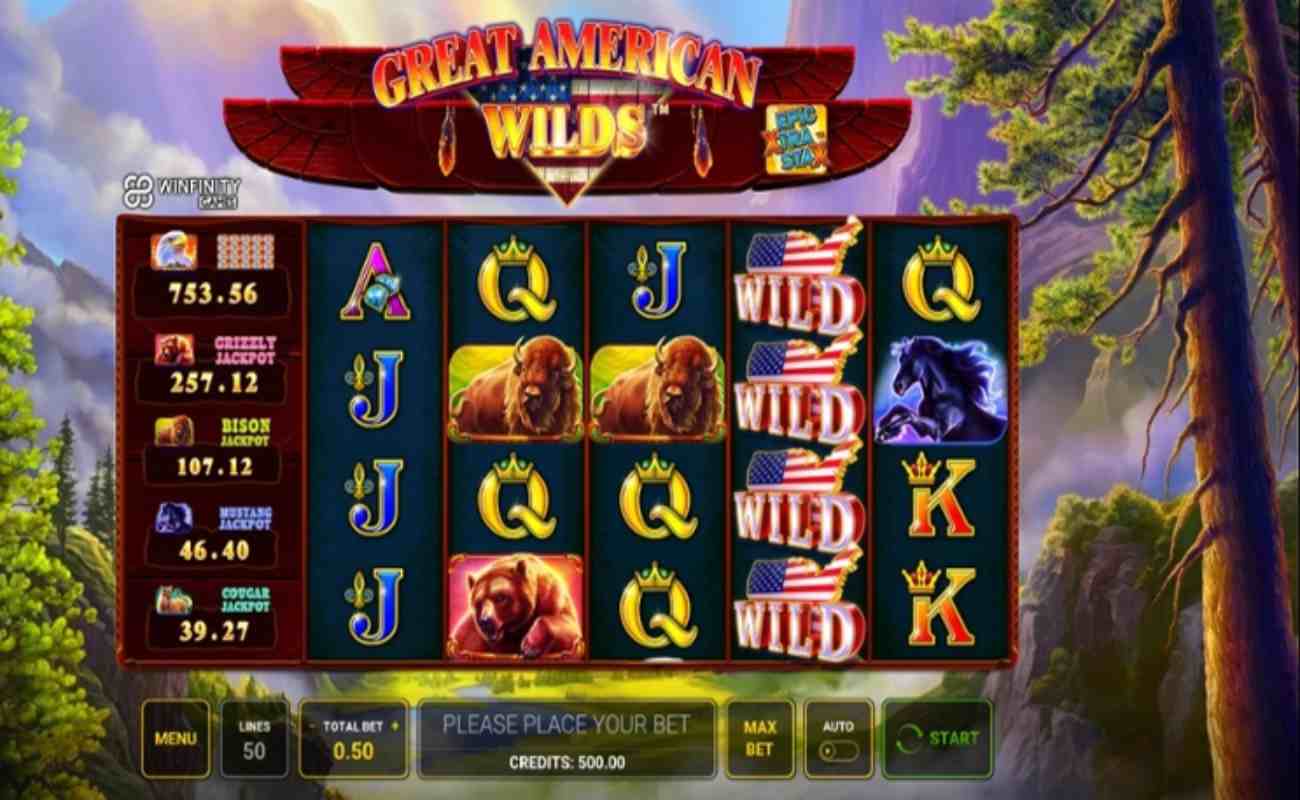Open the game Menu
Viewport: 1300px width, 800px height.
coord(177,738)
